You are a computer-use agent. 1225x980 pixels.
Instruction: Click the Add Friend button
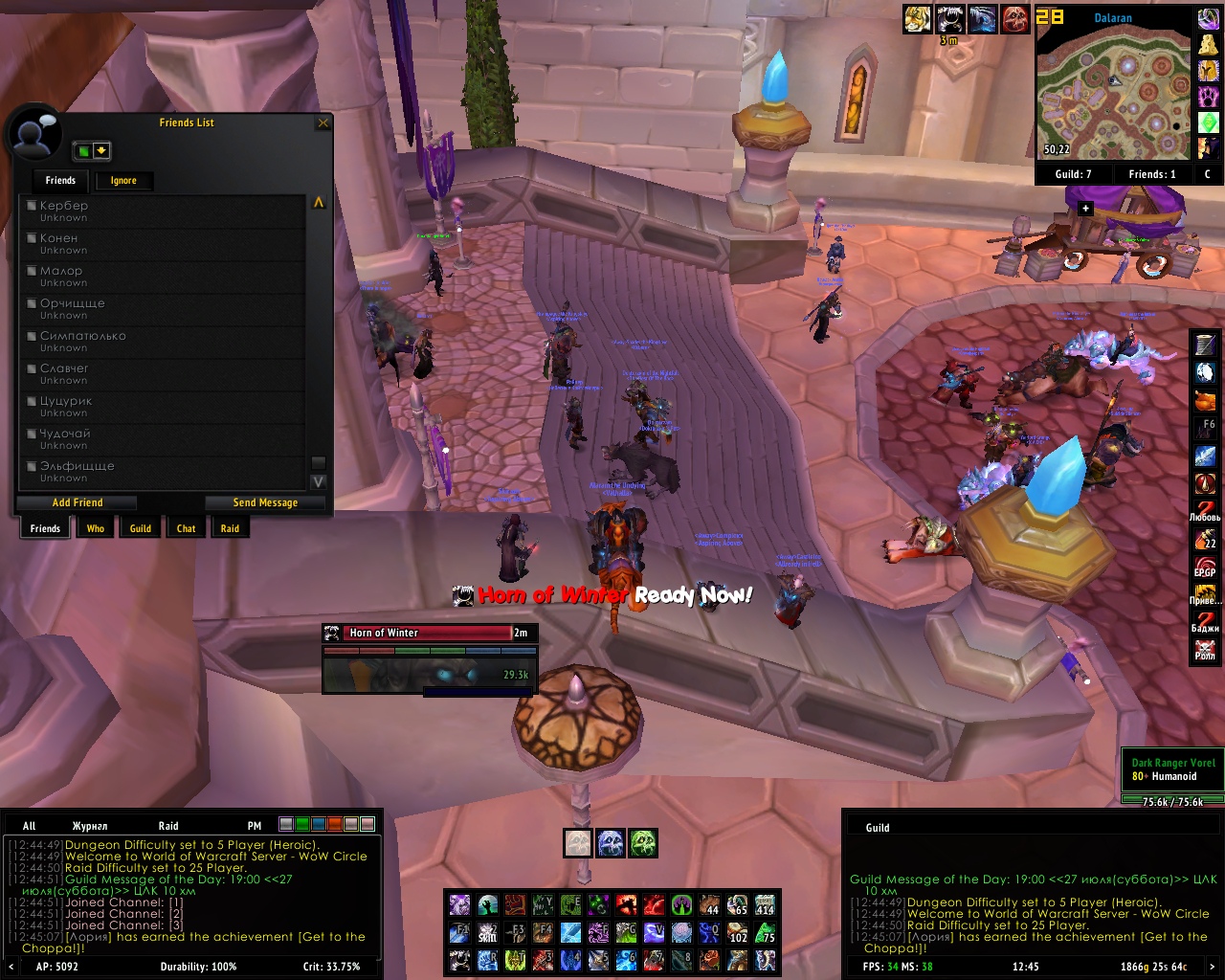pyautogui.click(x=78, y=502)
